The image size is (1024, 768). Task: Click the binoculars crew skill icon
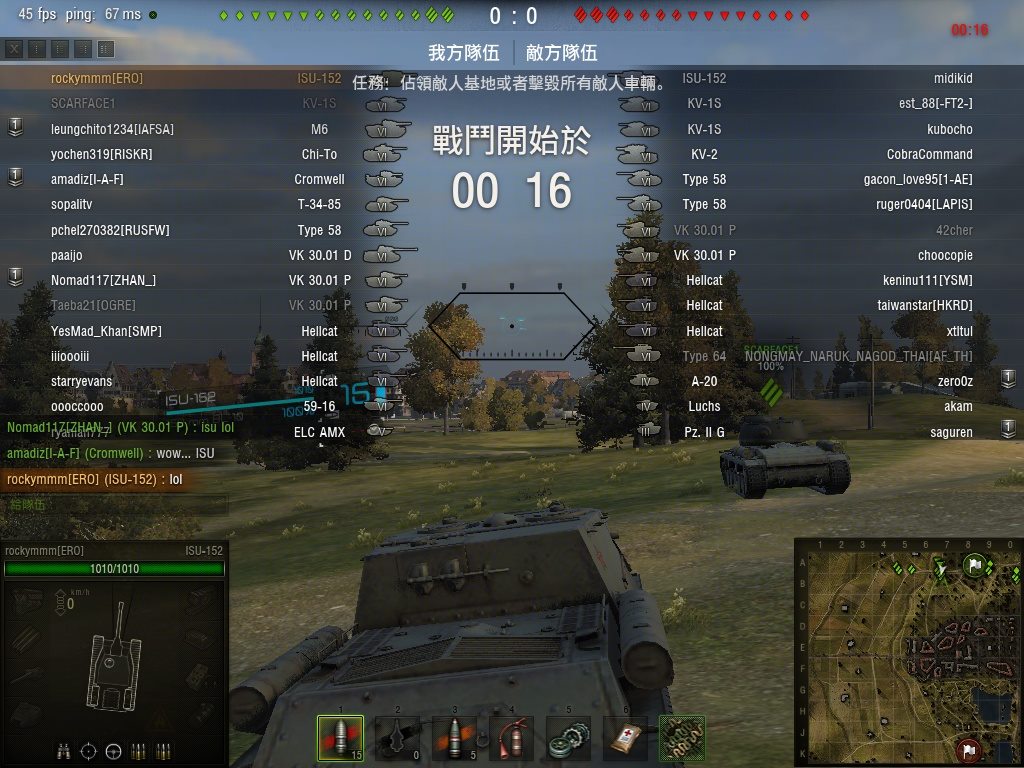[64, 751]
